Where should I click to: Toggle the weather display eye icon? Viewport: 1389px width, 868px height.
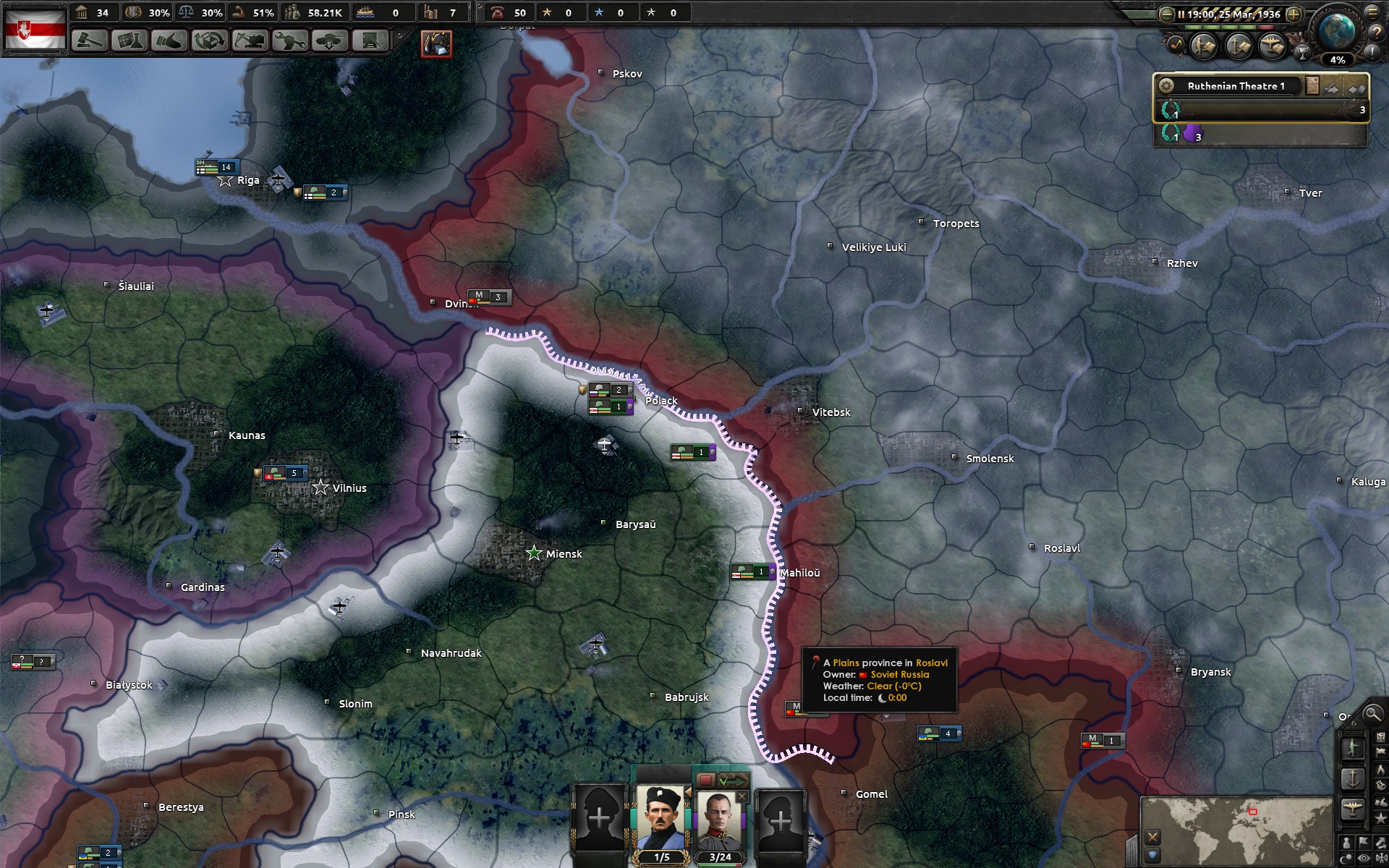point(1363,858)
